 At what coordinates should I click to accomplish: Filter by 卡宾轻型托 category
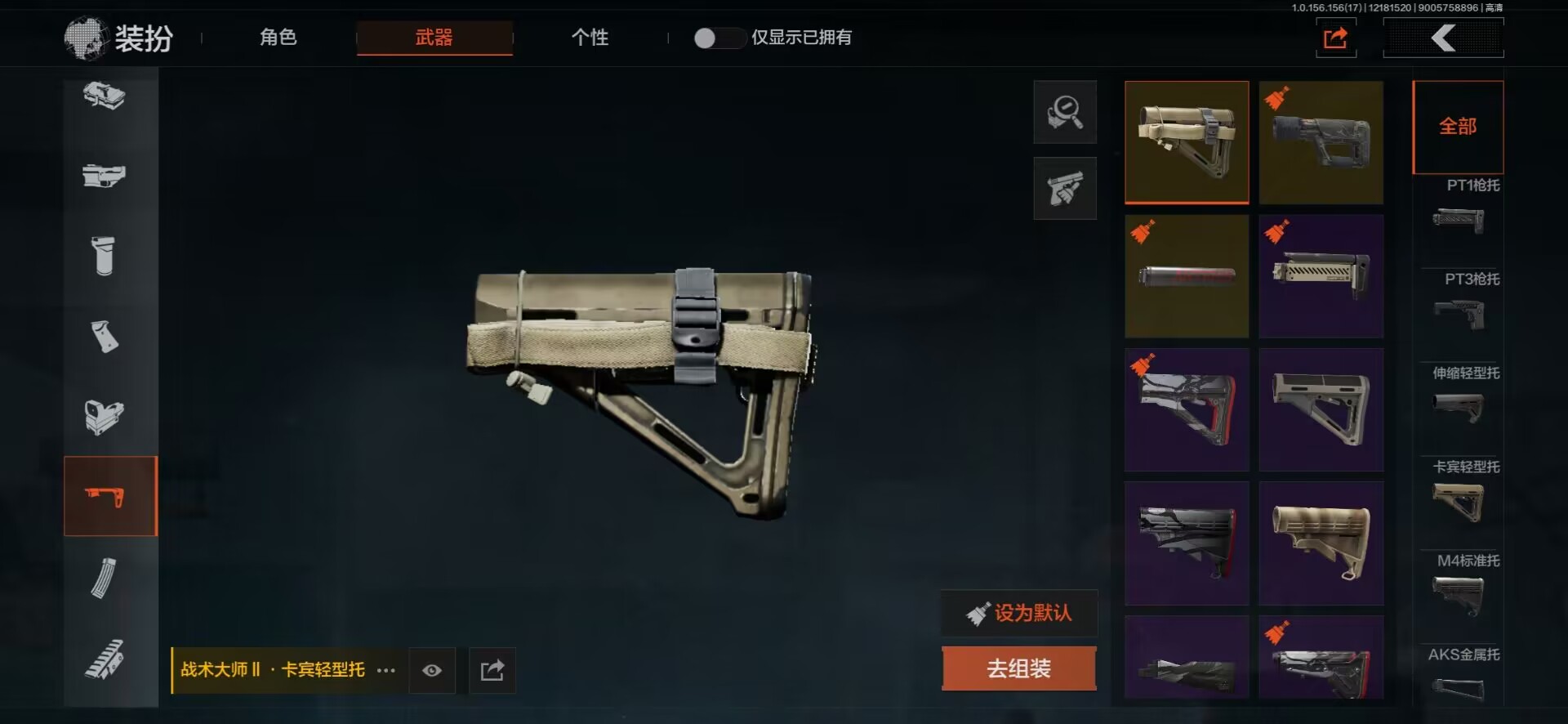pos(1460,490)
